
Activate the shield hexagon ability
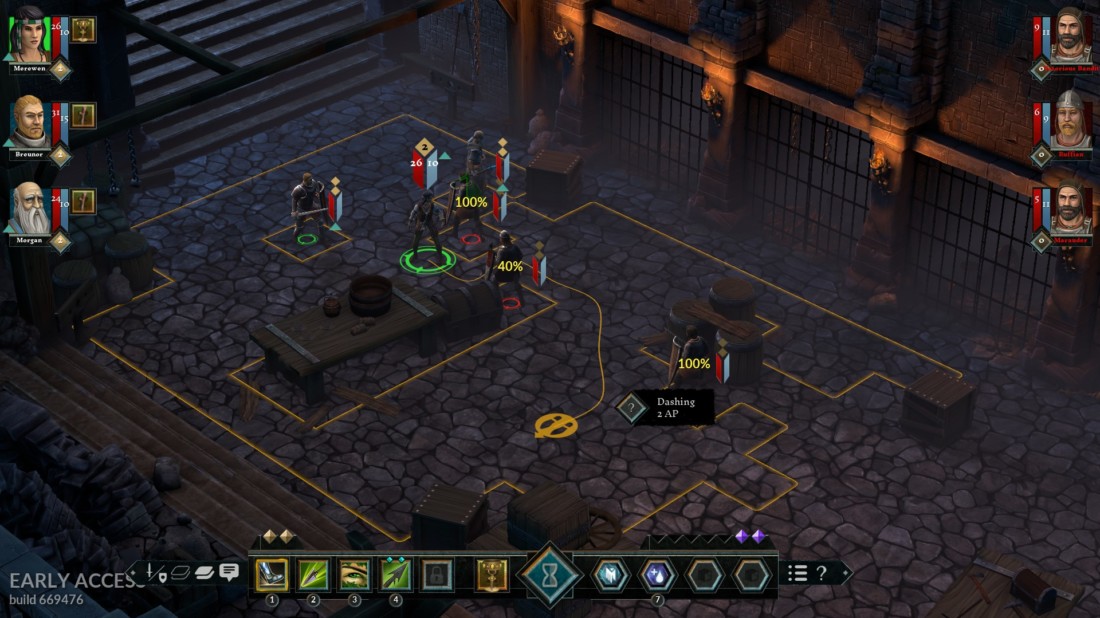610,575
